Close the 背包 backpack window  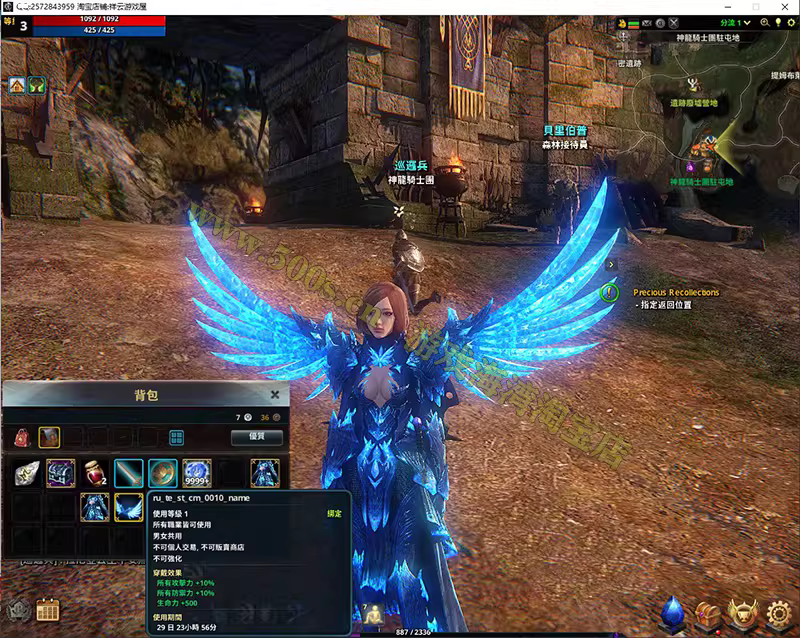pyautogui.click(x=275, y=395)
